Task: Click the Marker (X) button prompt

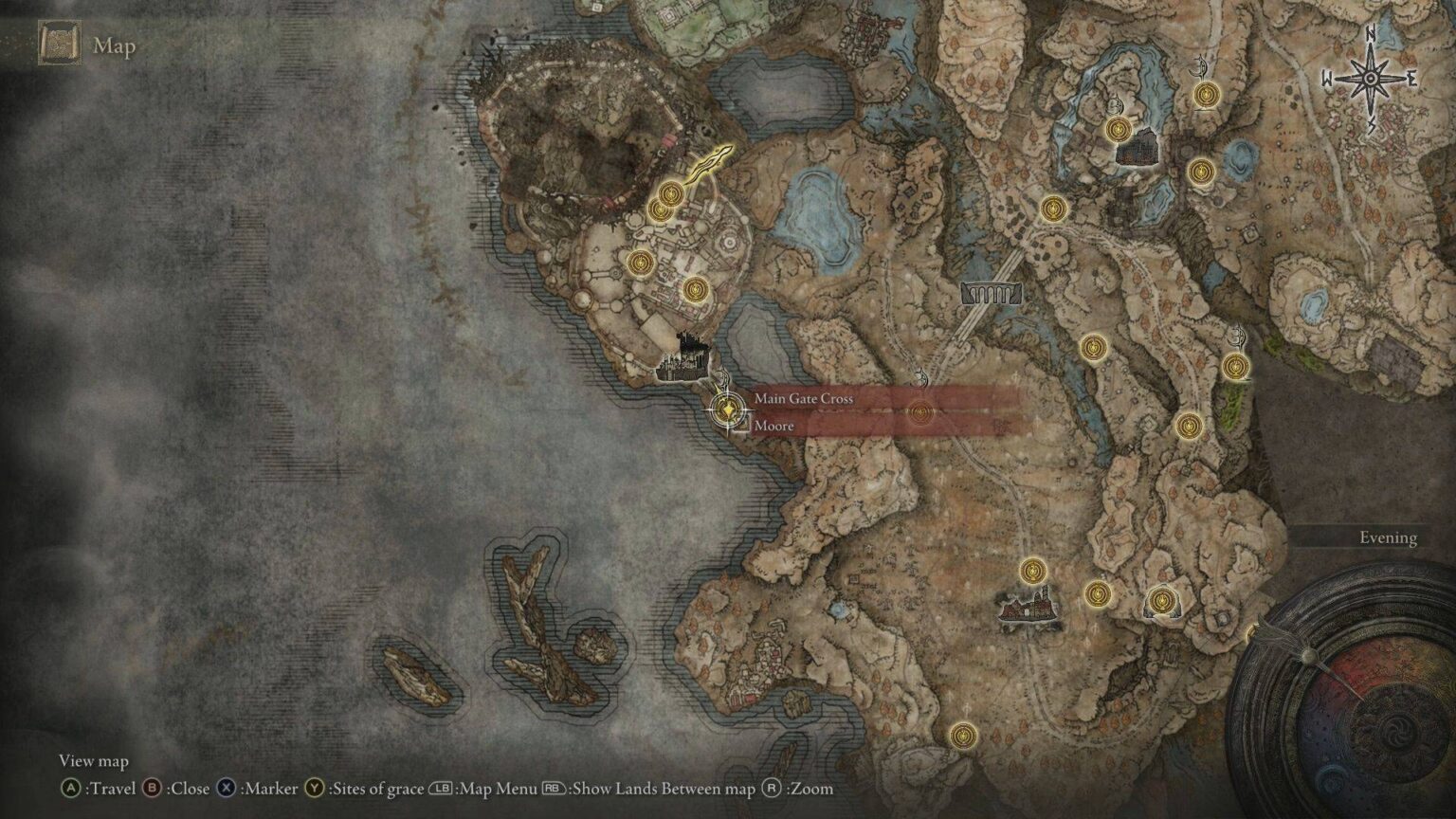Action: pyautogui.click(x=224, y=788)
